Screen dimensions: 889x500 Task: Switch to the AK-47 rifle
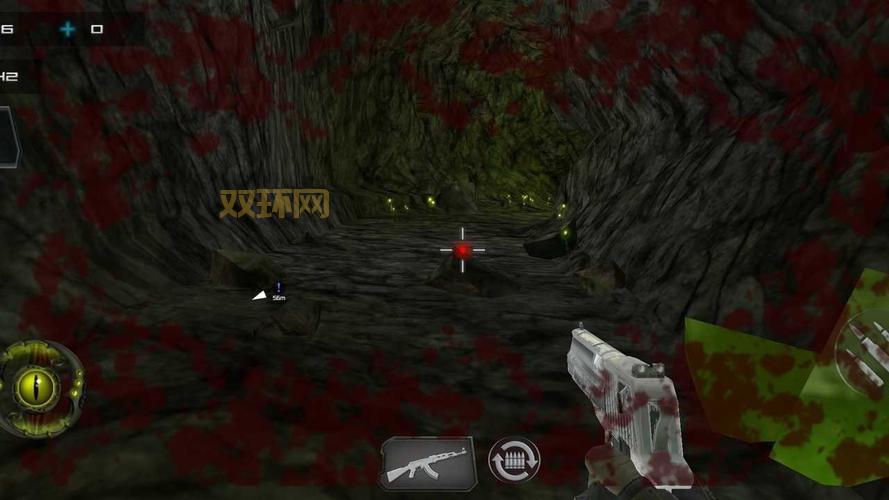(x=427, y=463)
